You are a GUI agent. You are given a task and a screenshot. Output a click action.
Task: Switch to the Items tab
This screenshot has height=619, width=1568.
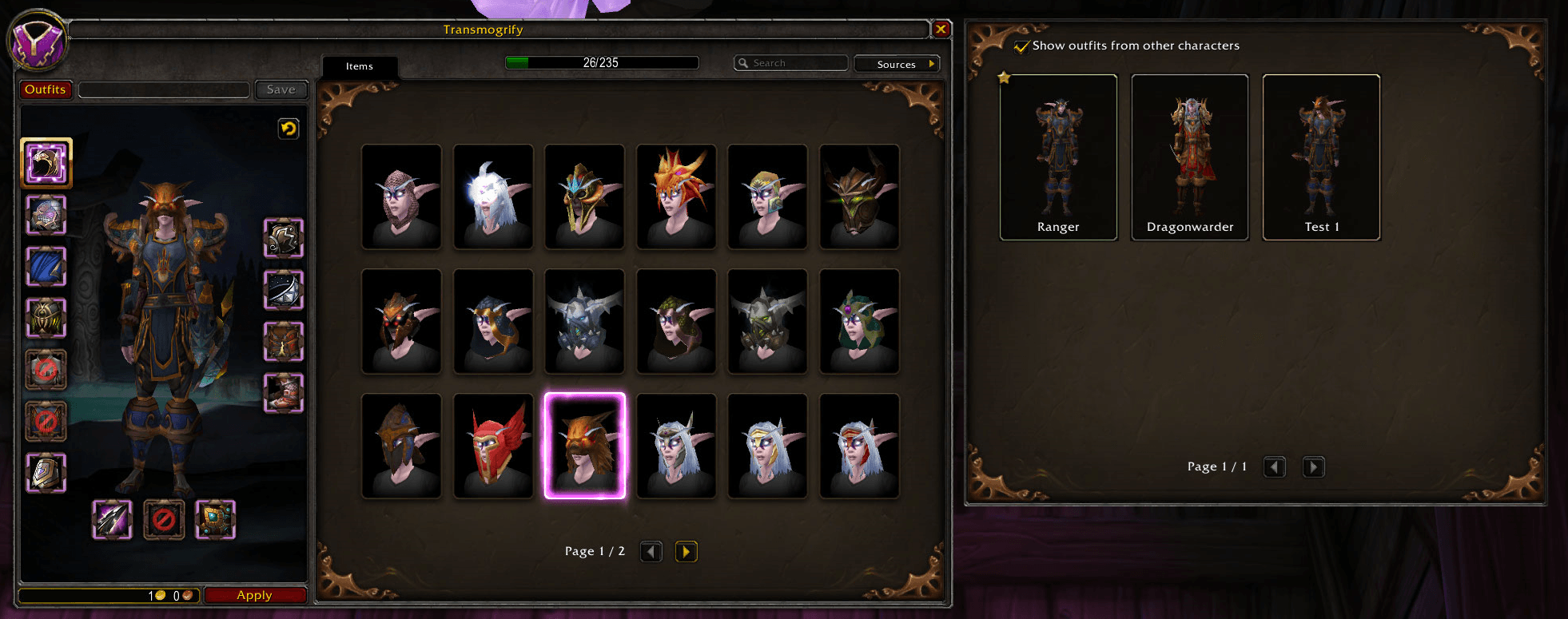point(359,66)
